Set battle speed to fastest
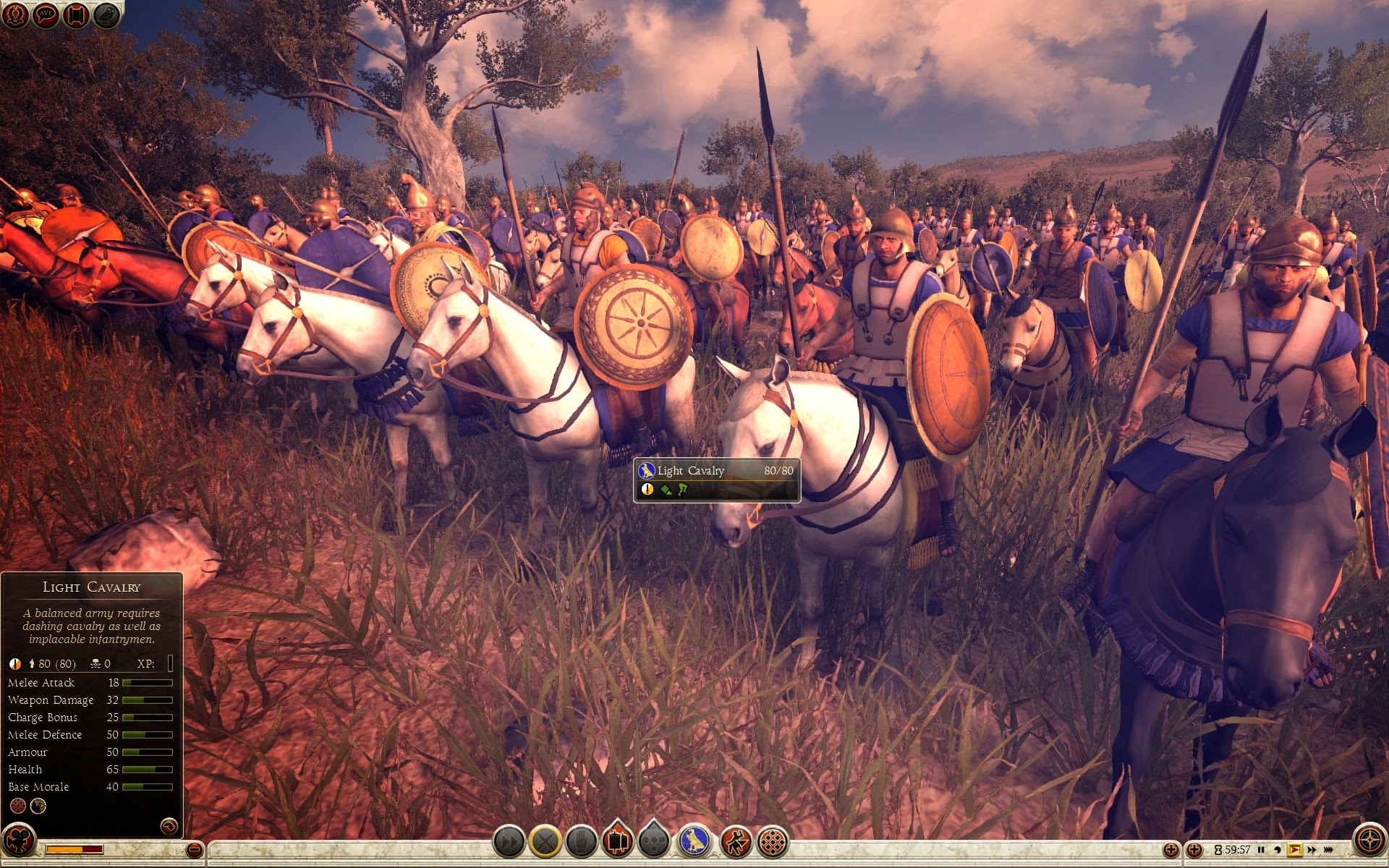 click(1329, 850)
